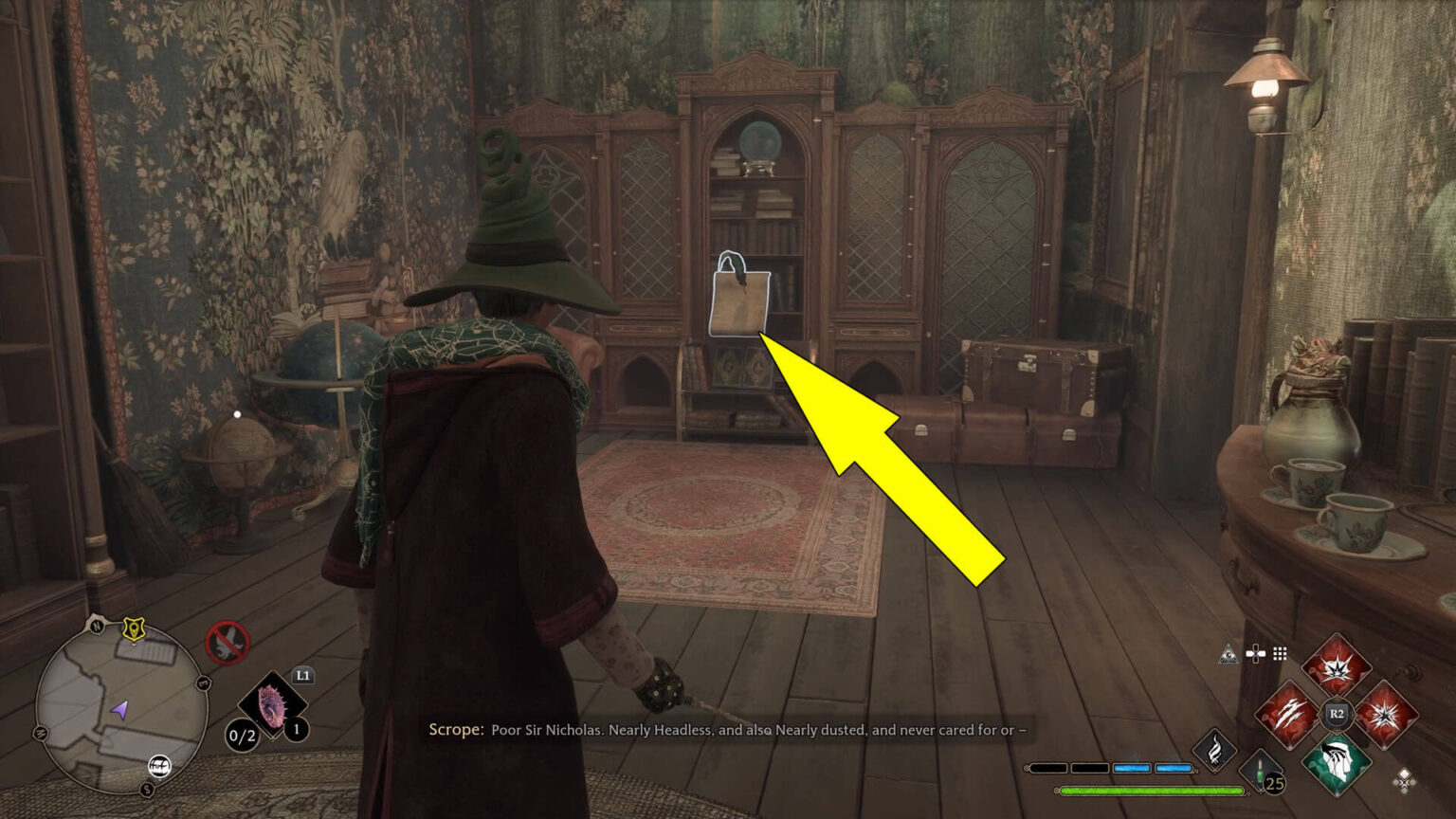This screenshot has width=1456, height=819.
Task: Select the right-hand red star spell icon
Action: click(x=1387, y=715)
